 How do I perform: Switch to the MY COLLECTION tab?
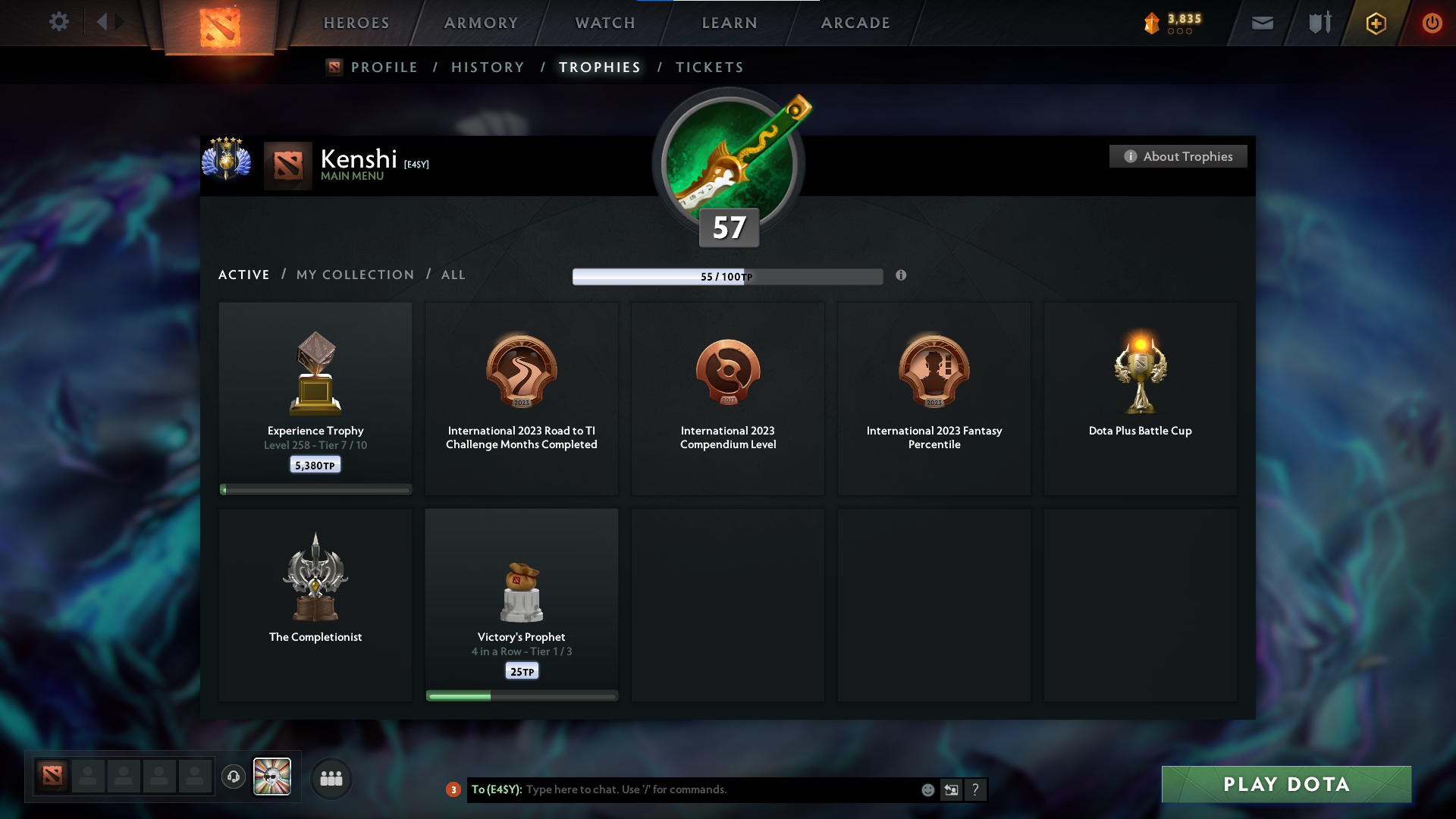[354, 275]
